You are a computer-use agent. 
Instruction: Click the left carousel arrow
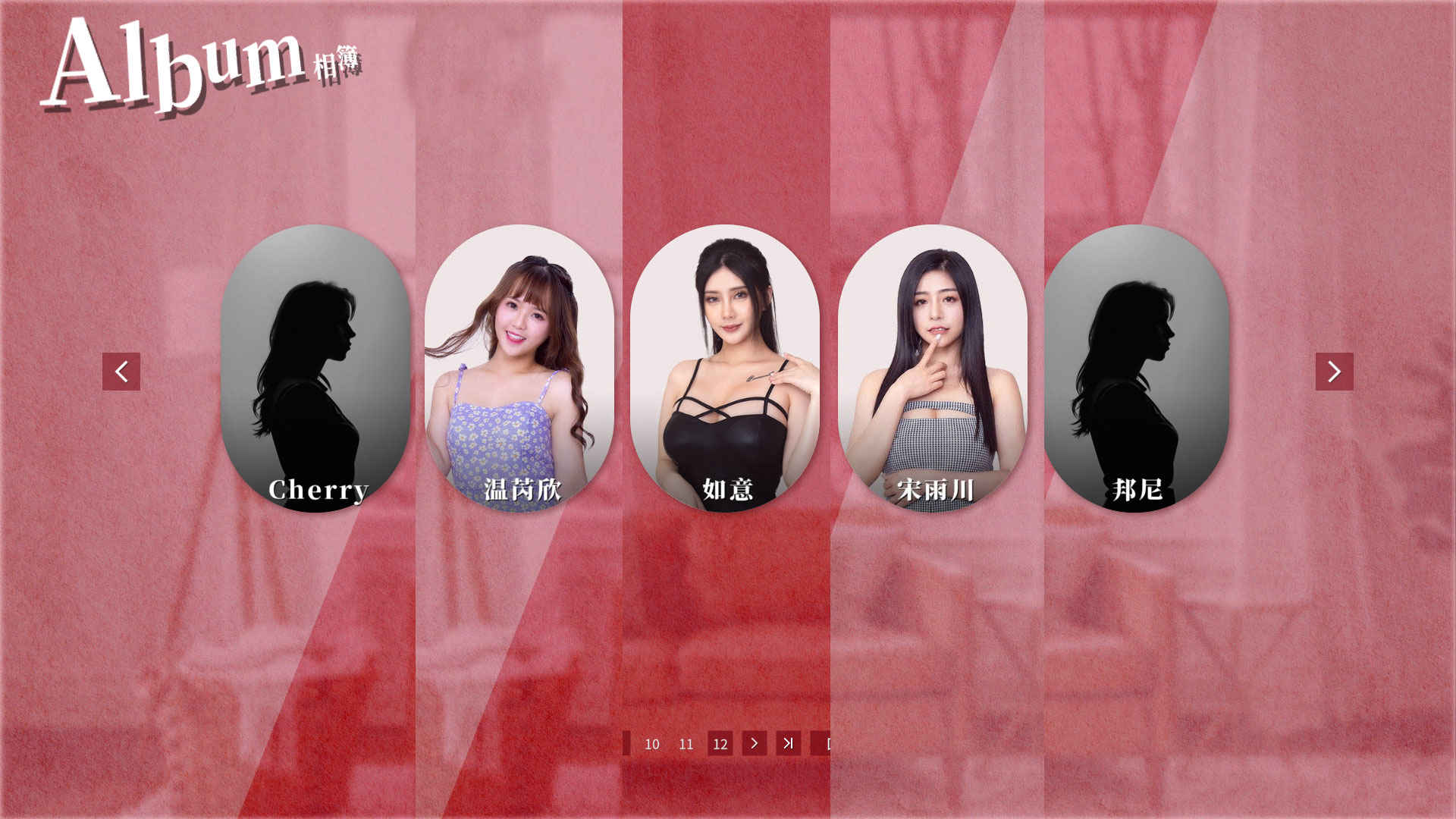pos(121,372)
